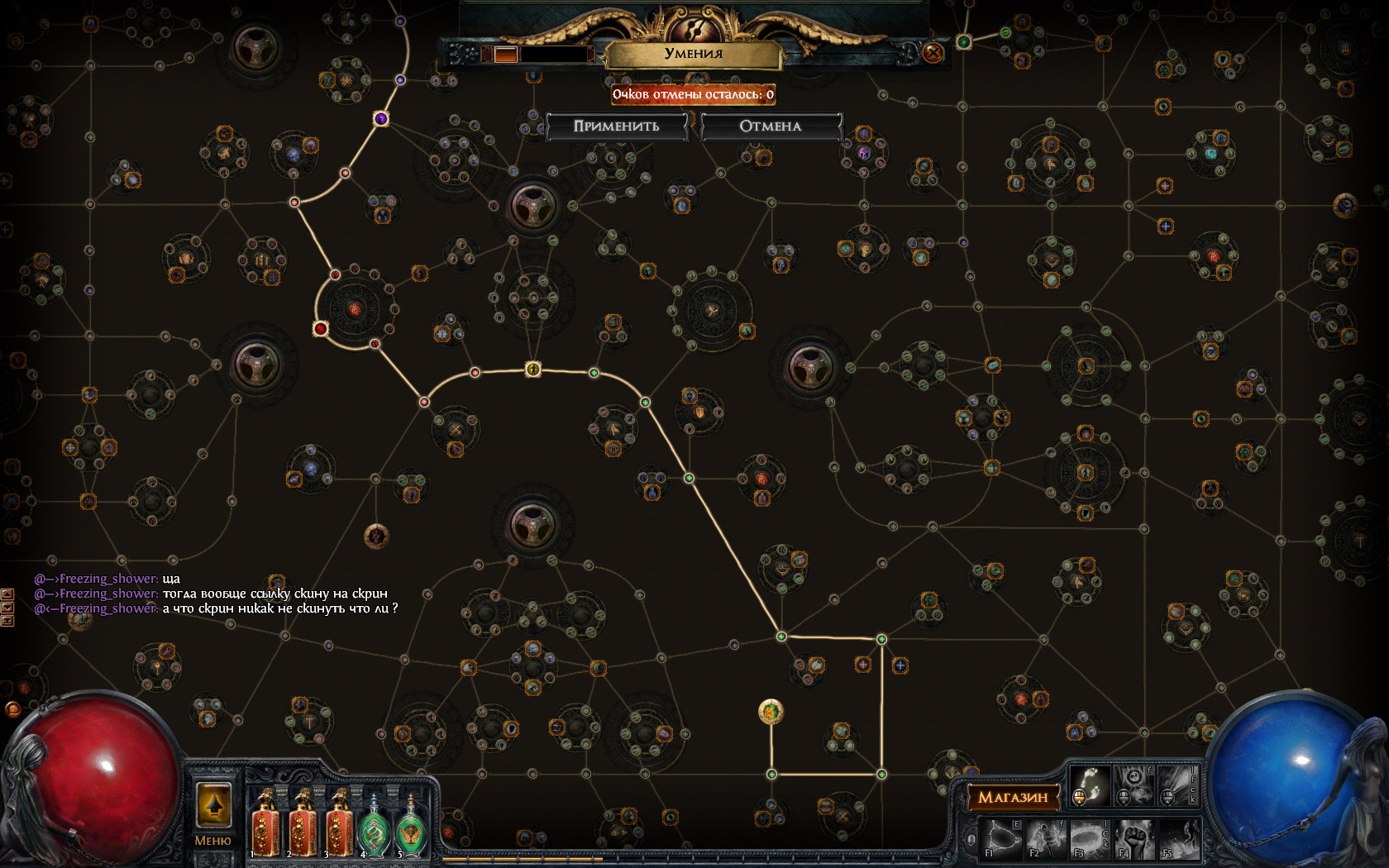Allocate the highlighted golden notable passive node

coord(771,711)
